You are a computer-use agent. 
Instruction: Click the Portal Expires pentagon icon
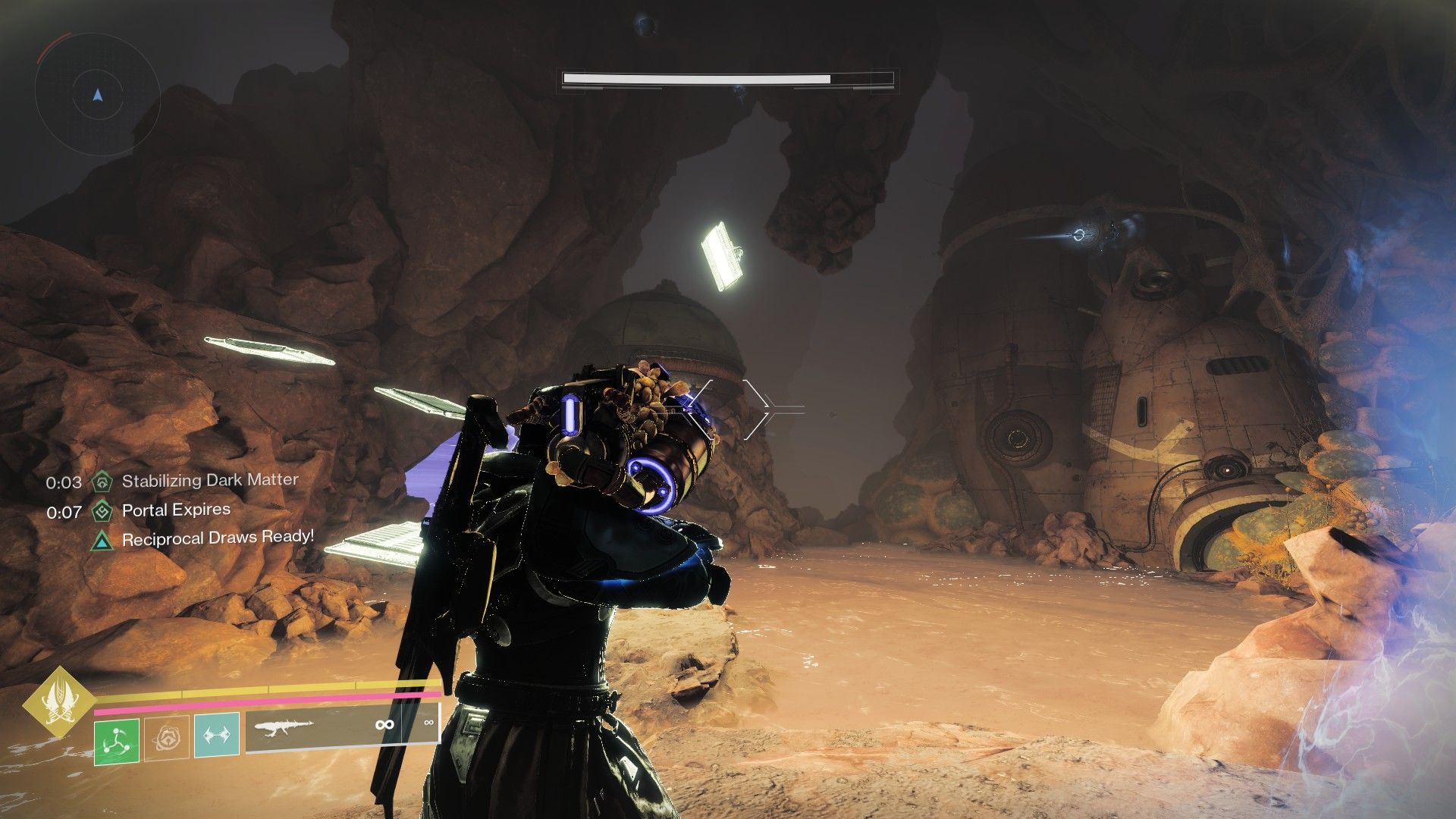coord(102,510)
